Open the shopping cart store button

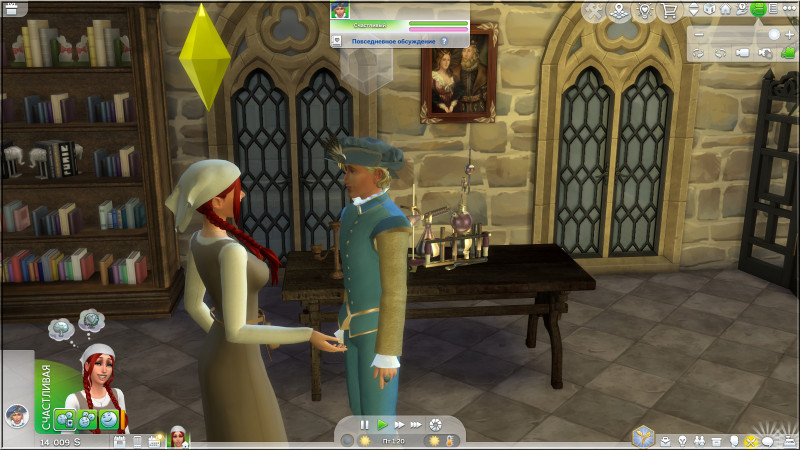click(672, 11)
